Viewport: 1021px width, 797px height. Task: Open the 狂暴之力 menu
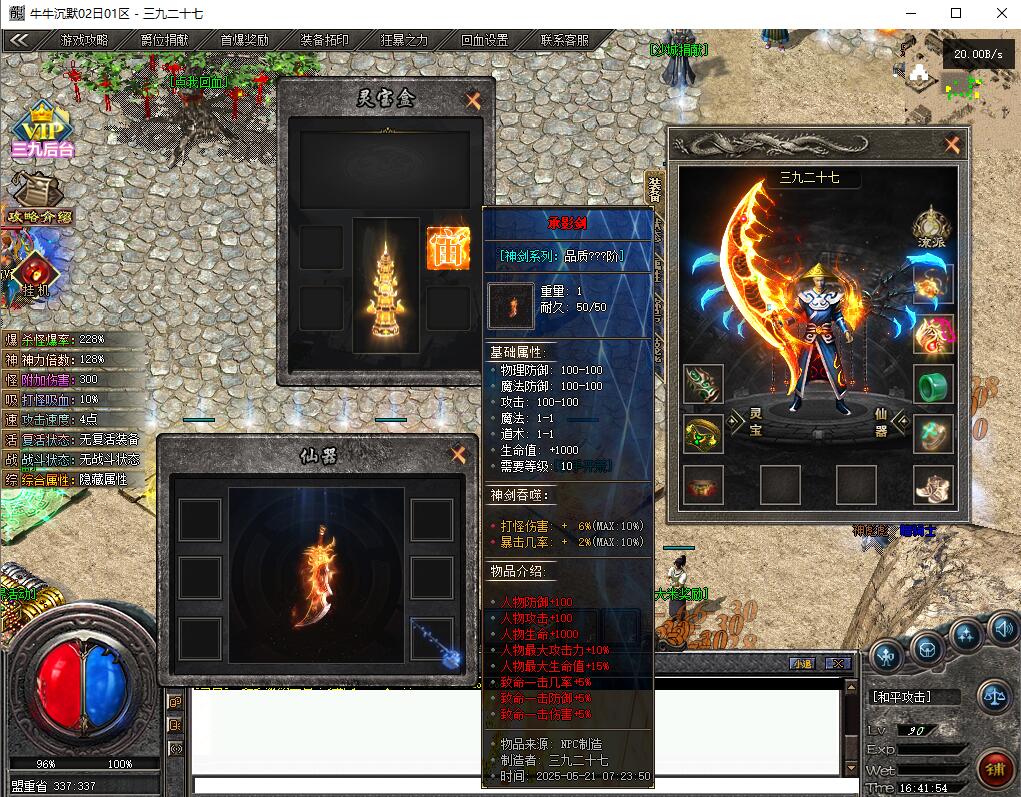(x=404, y=41)
